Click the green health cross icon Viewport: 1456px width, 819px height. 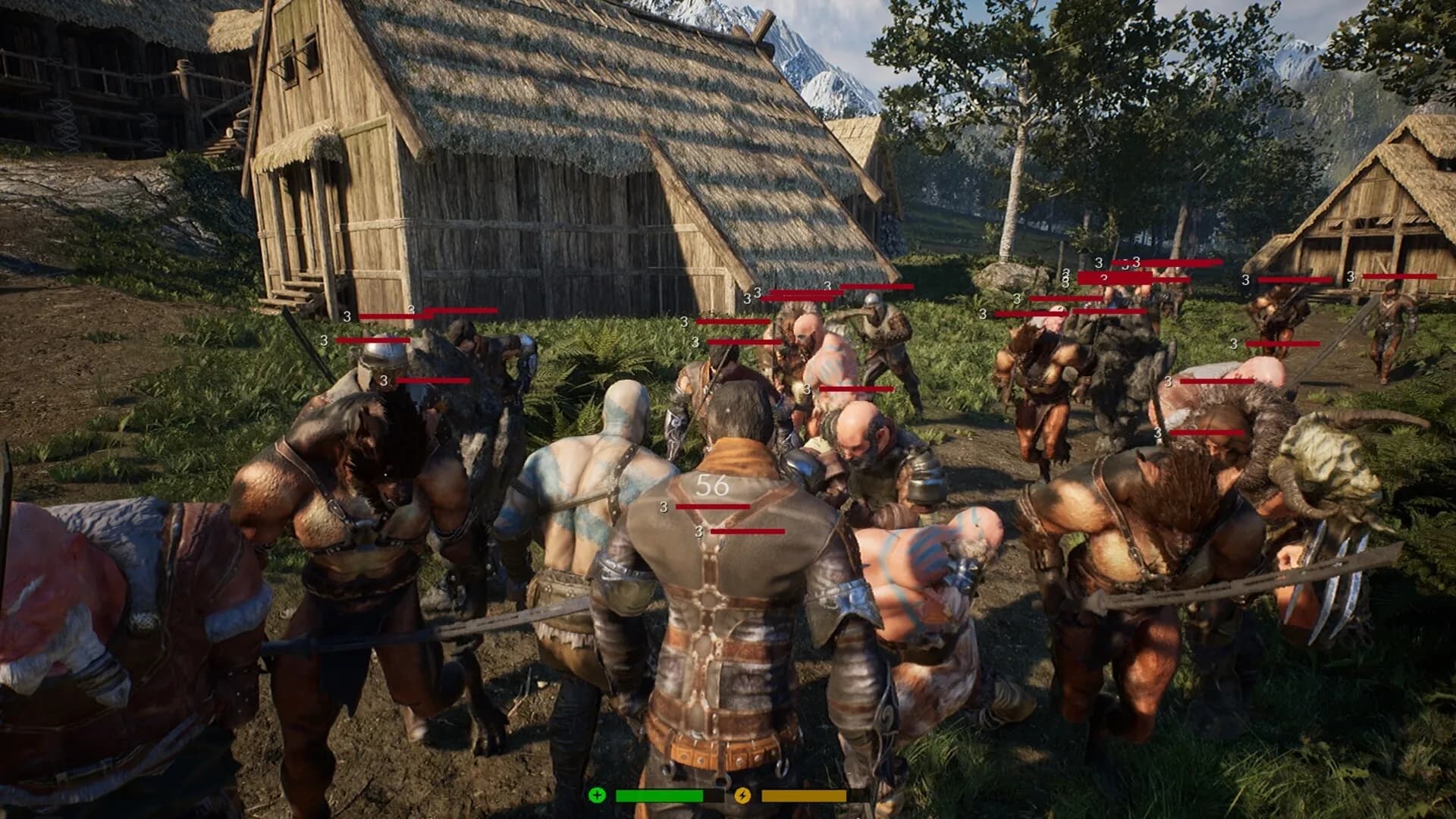598,796
